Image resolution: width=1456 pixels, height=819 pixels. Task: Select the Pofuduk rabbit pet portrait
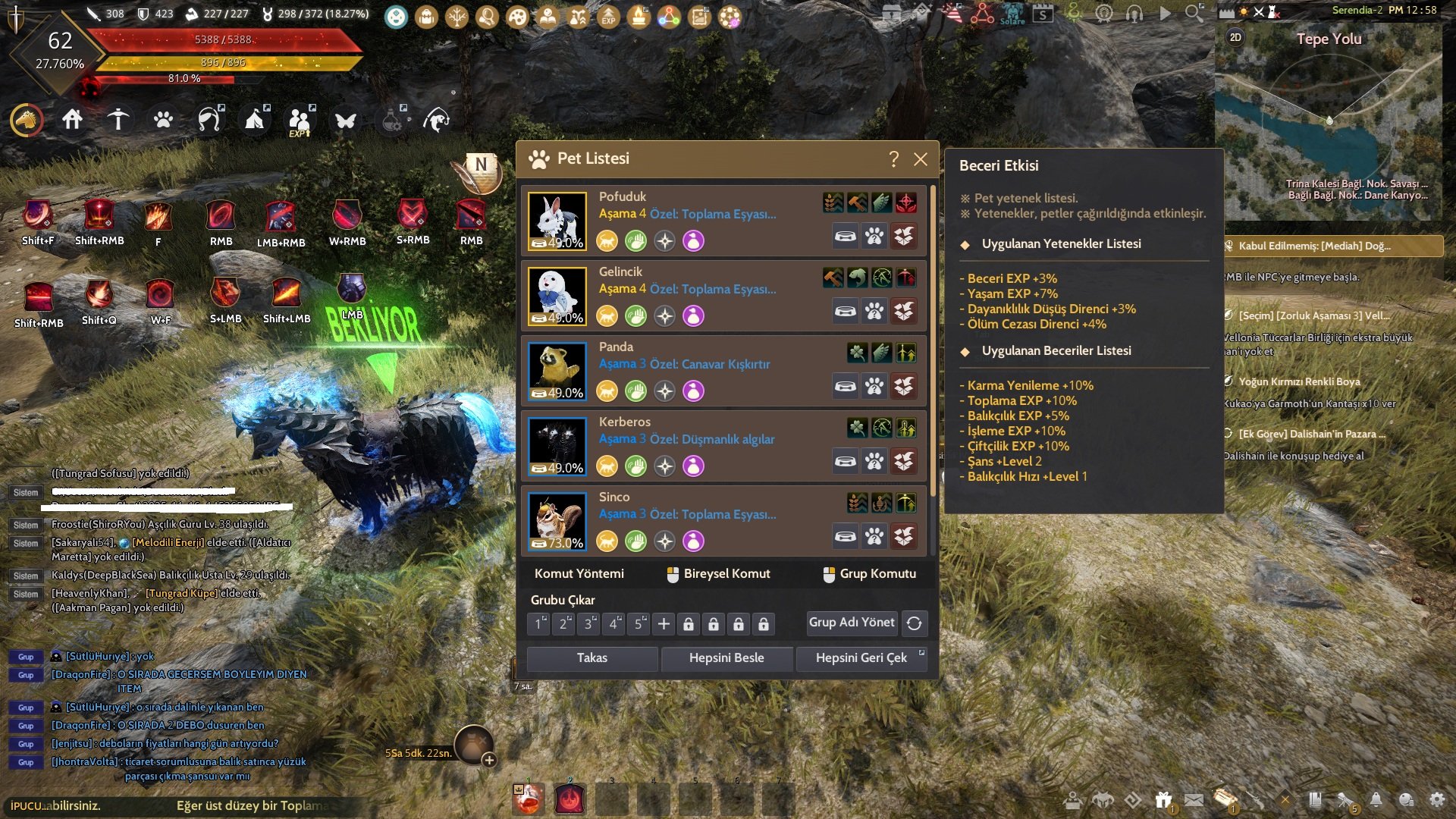pyautogui.click(x=557, y=221)
